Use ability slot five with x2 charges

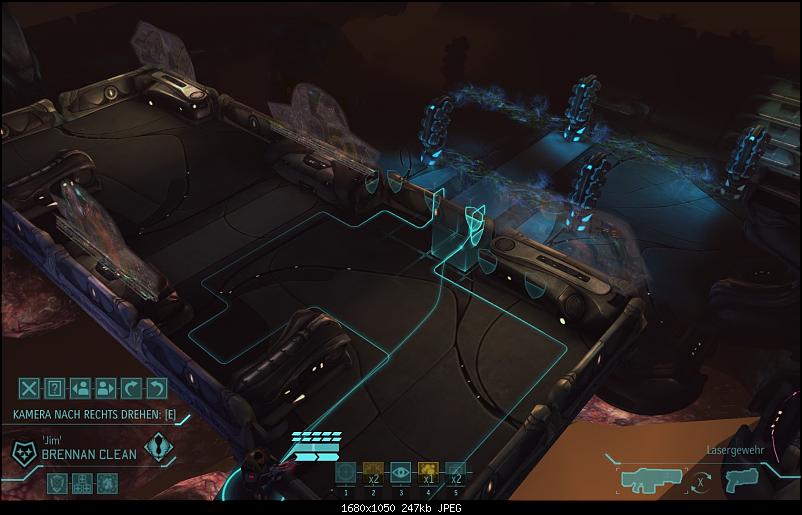point(456,473)
